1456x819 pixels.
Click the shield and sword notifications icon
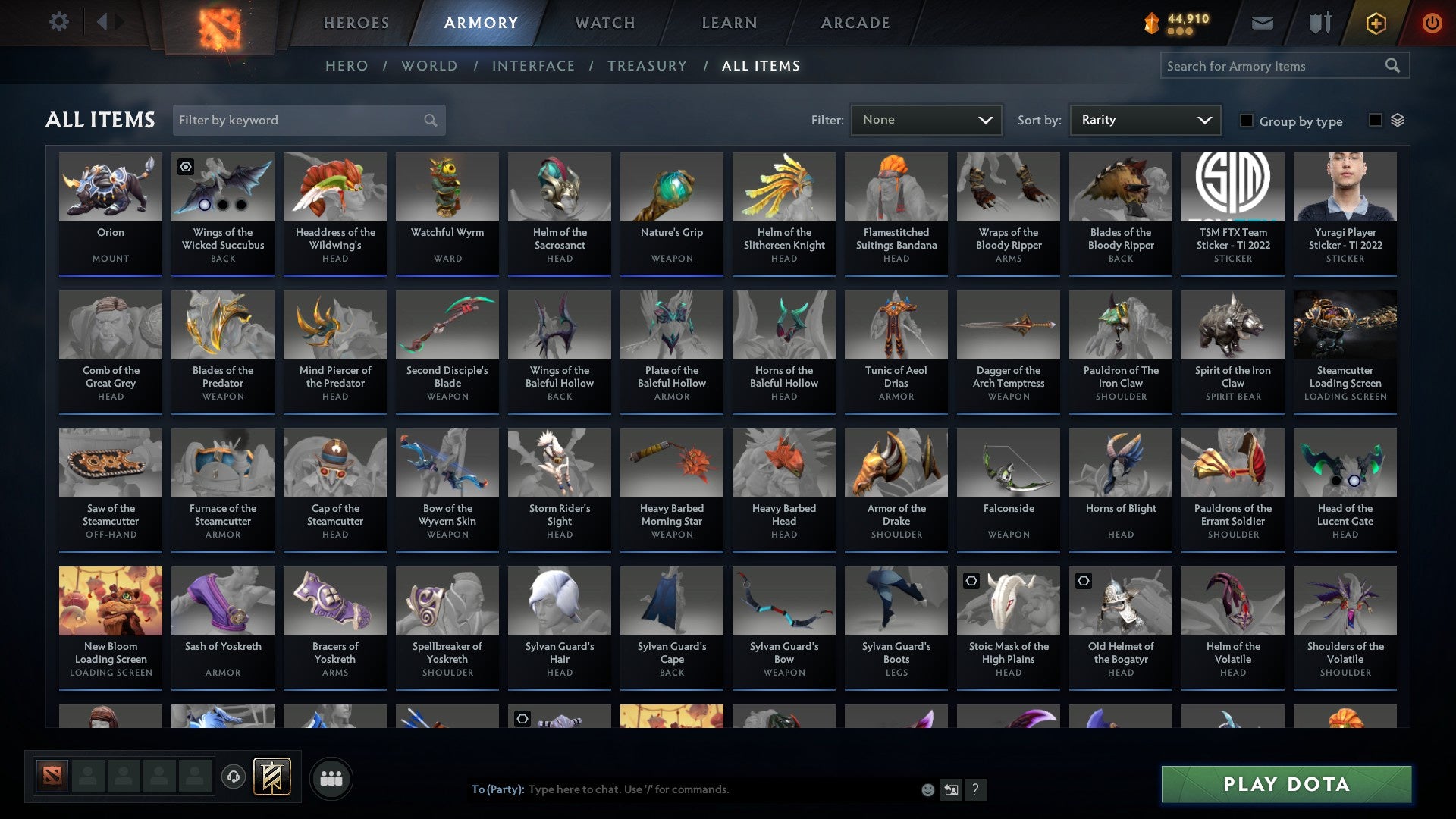pyautogui.click(x=1319, y=23)
